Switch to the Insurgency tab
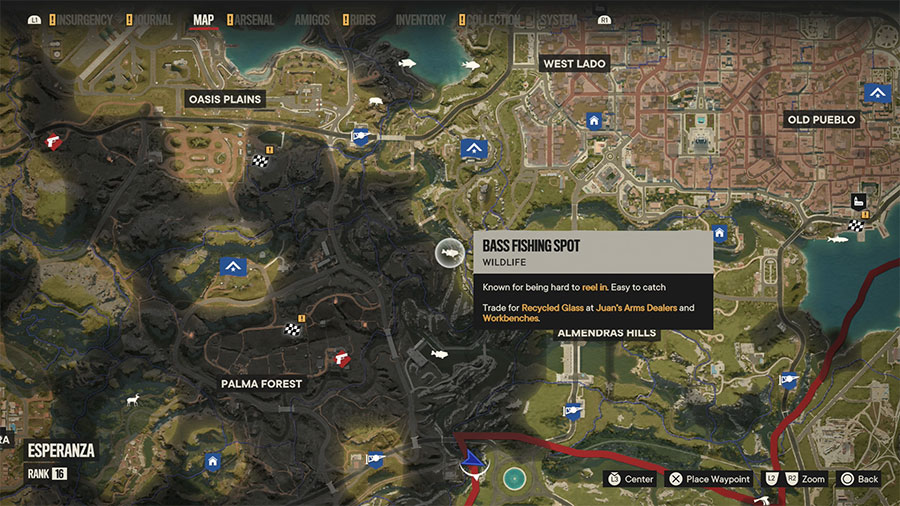The image size is (900, 506). [x=83, y=19]
